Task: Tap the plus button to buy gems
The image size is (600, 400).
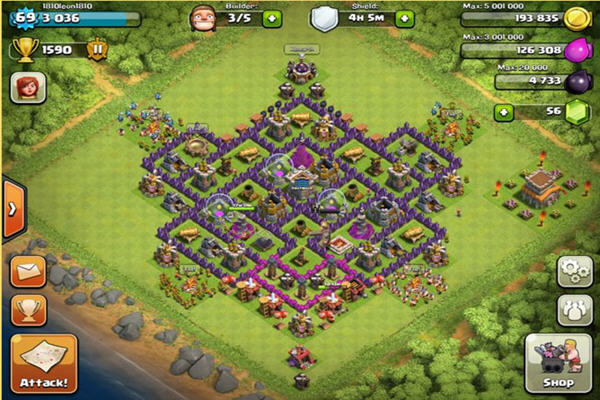Action: point(503,112)
